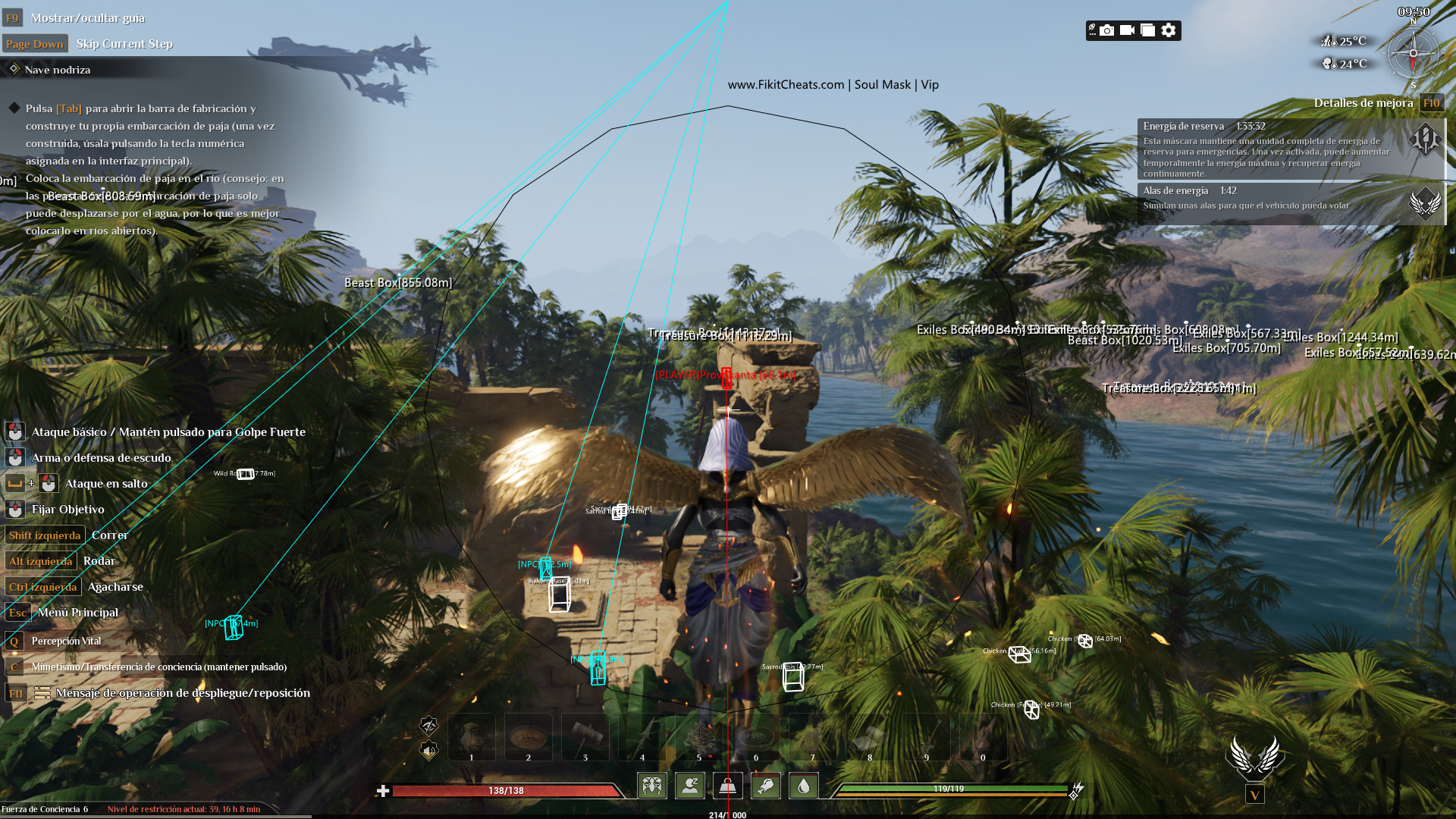Screen dimensions: 1456x819
Task: Click the Skip Current Step button
Action: [x=124, y=43]
